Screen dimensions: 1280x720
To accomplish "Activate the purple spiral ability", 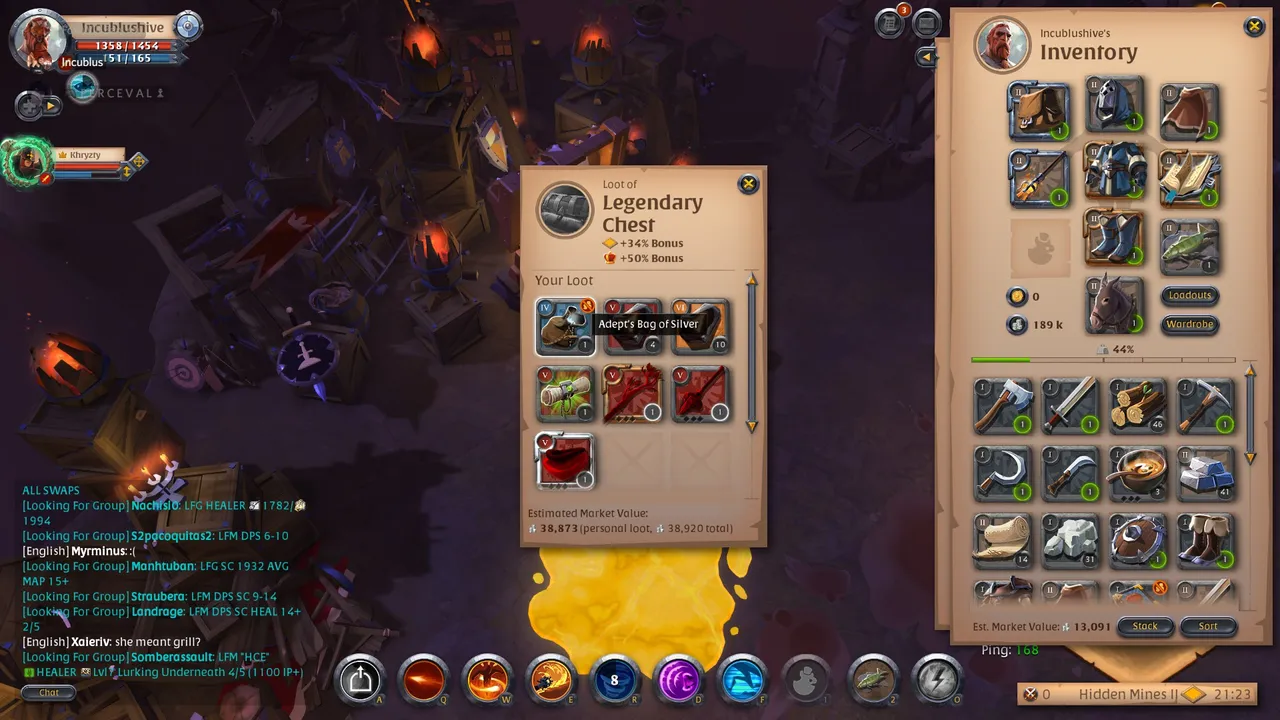I will (679, 680).
